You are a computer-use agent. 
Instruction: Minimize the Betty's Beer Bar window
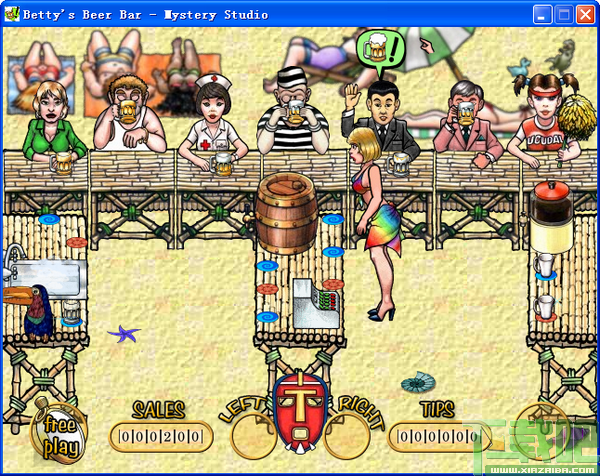pos(543,13)
